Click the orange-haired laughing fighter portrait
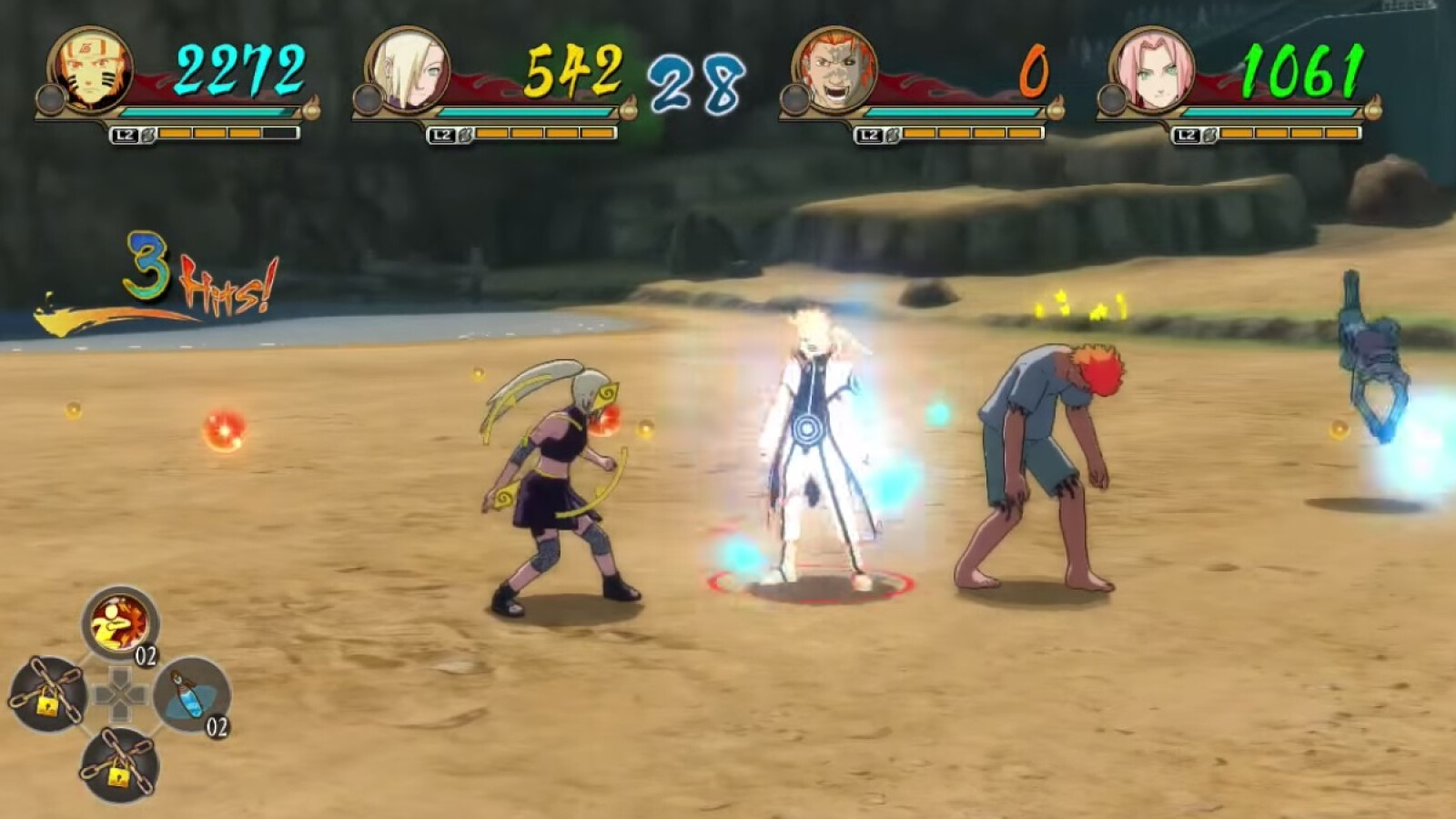1456x819 pixels. (x=834, y=70)
